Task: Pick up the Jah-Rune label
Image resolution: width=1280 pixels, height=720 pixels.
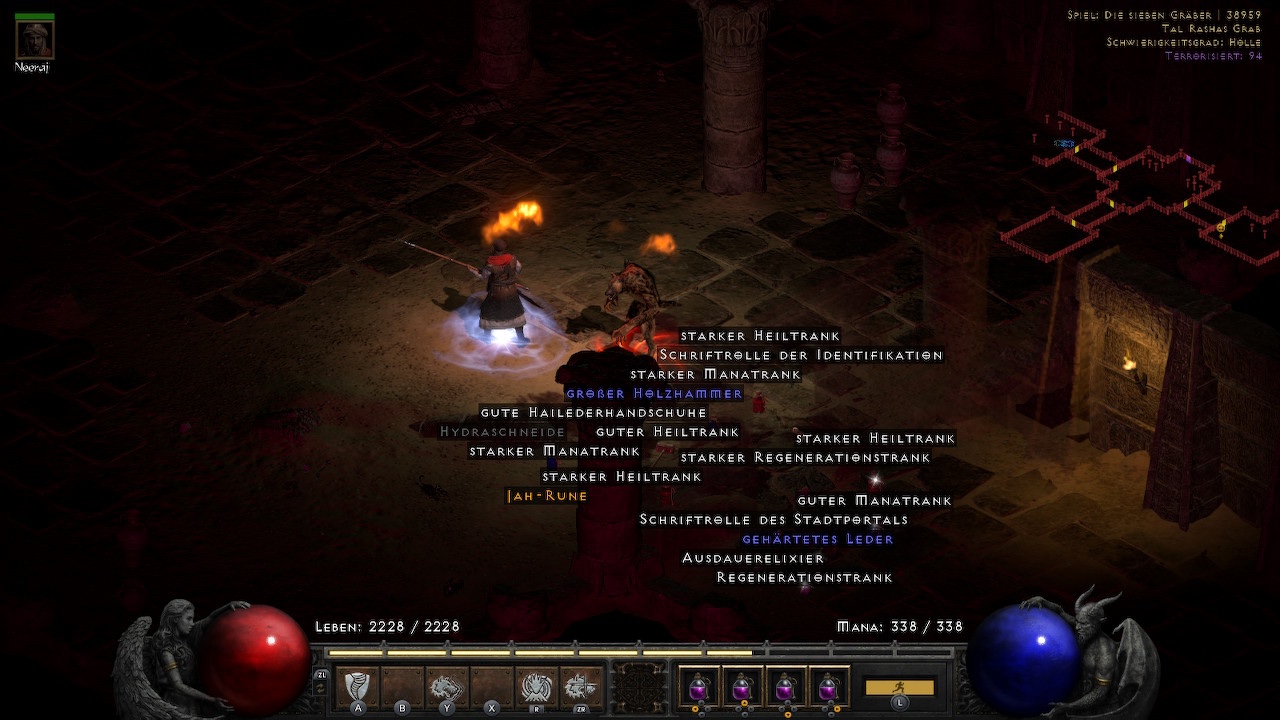Action: pos(547,496)
